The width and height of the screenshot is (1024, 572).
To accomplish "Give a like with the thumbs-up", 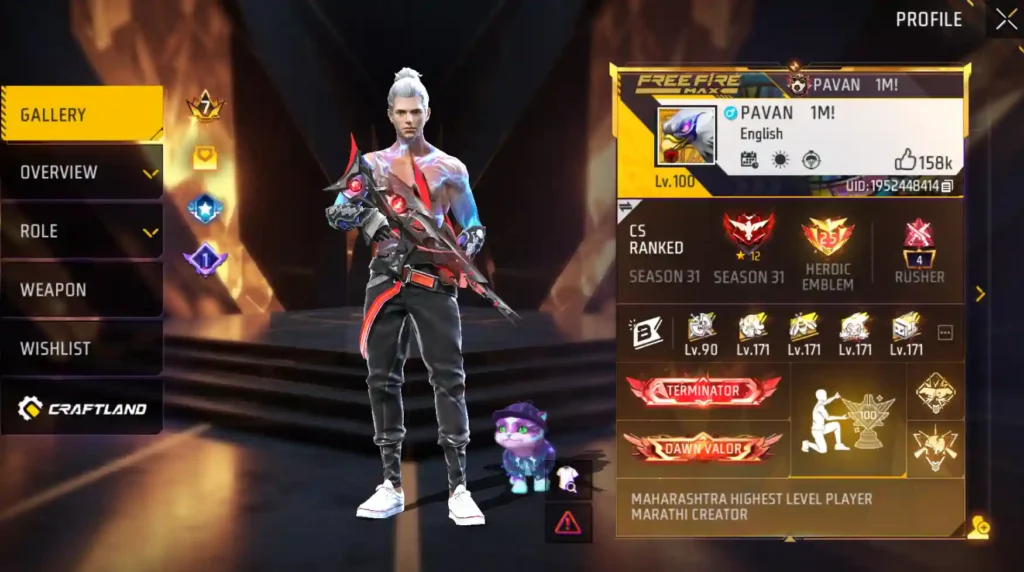I will [x=905, y=159].
